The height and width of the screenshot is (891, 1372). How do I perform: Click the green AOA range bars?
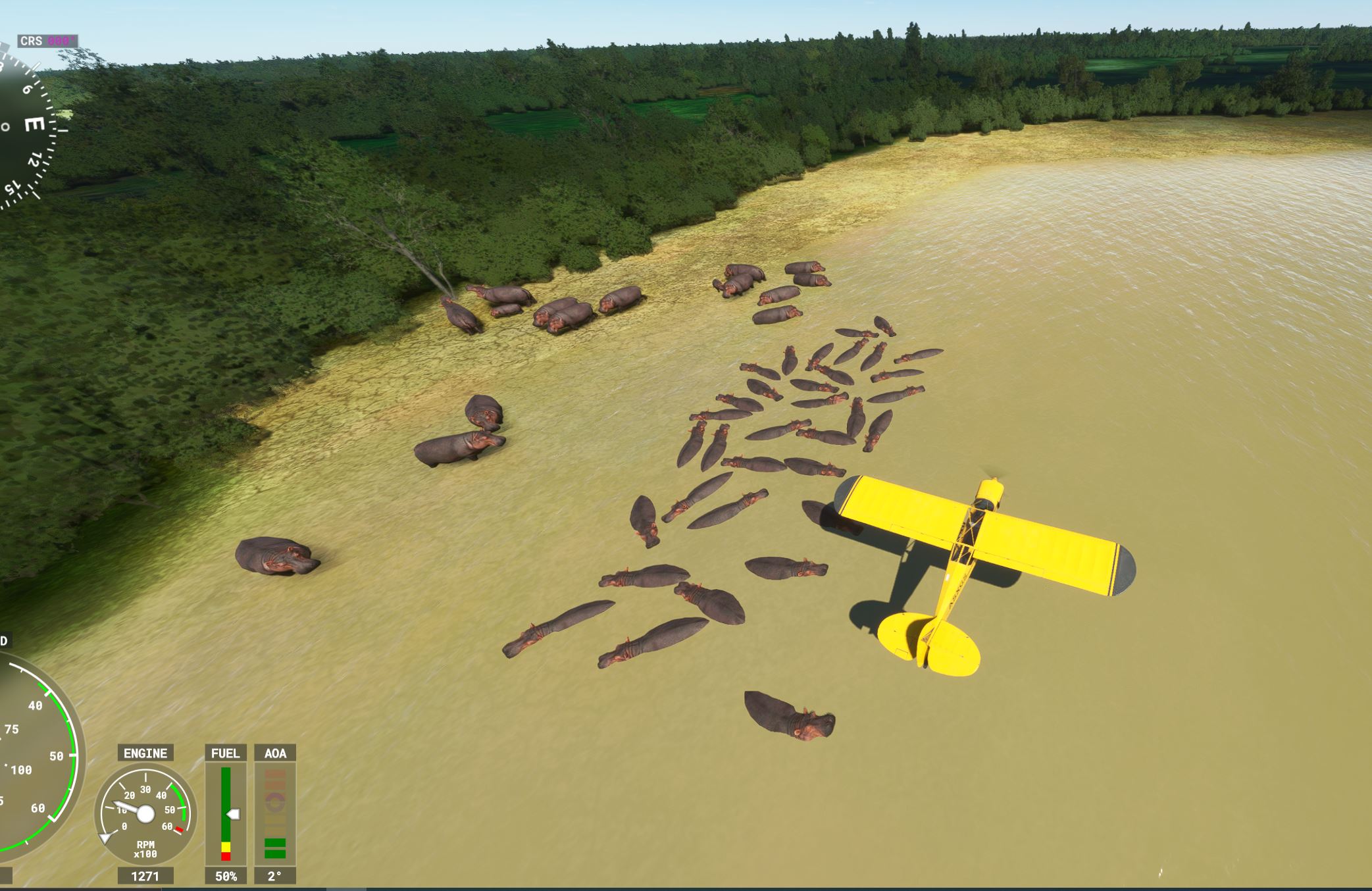275,849
